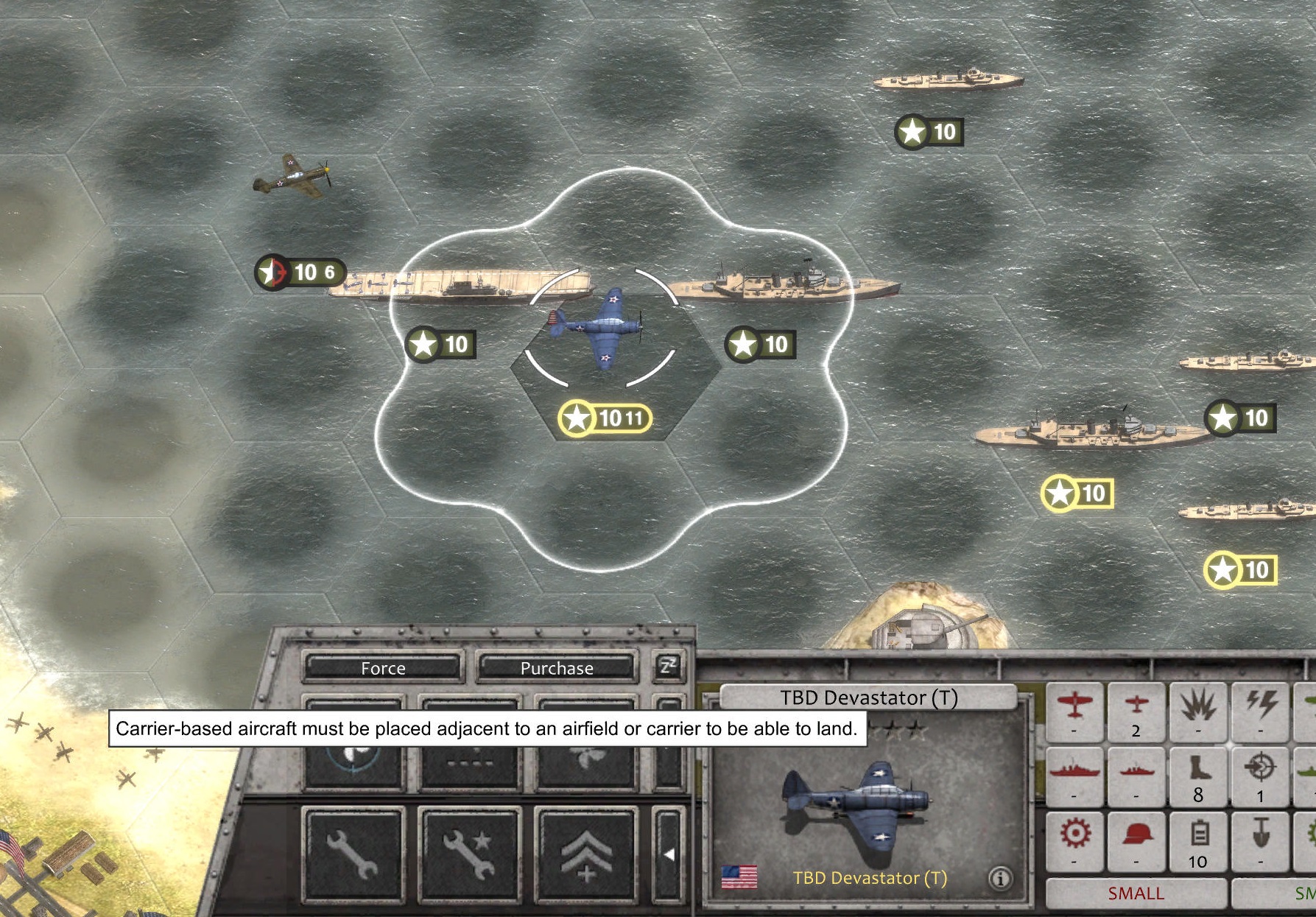Click the American flag beside the unit name
This screenshot has width=1316, height=917.
pyautogui.click(x=739, y=876)
